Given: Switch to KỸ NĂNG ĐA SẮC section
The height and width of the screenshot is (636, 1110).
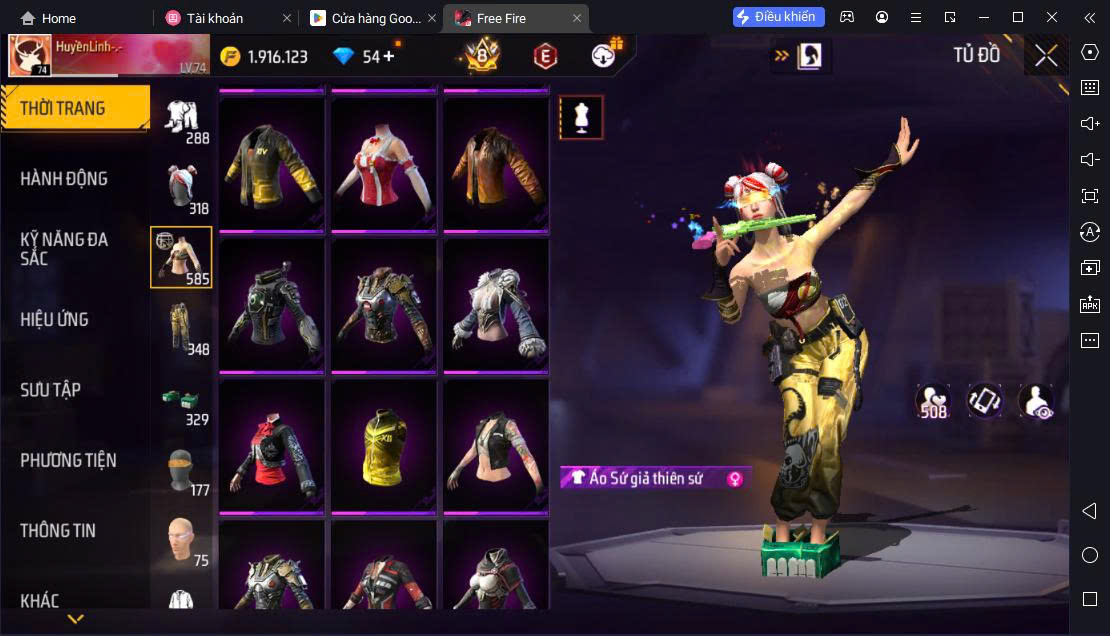Looking at the screenshot, I should pyautogui.click(x=64, y=249).
